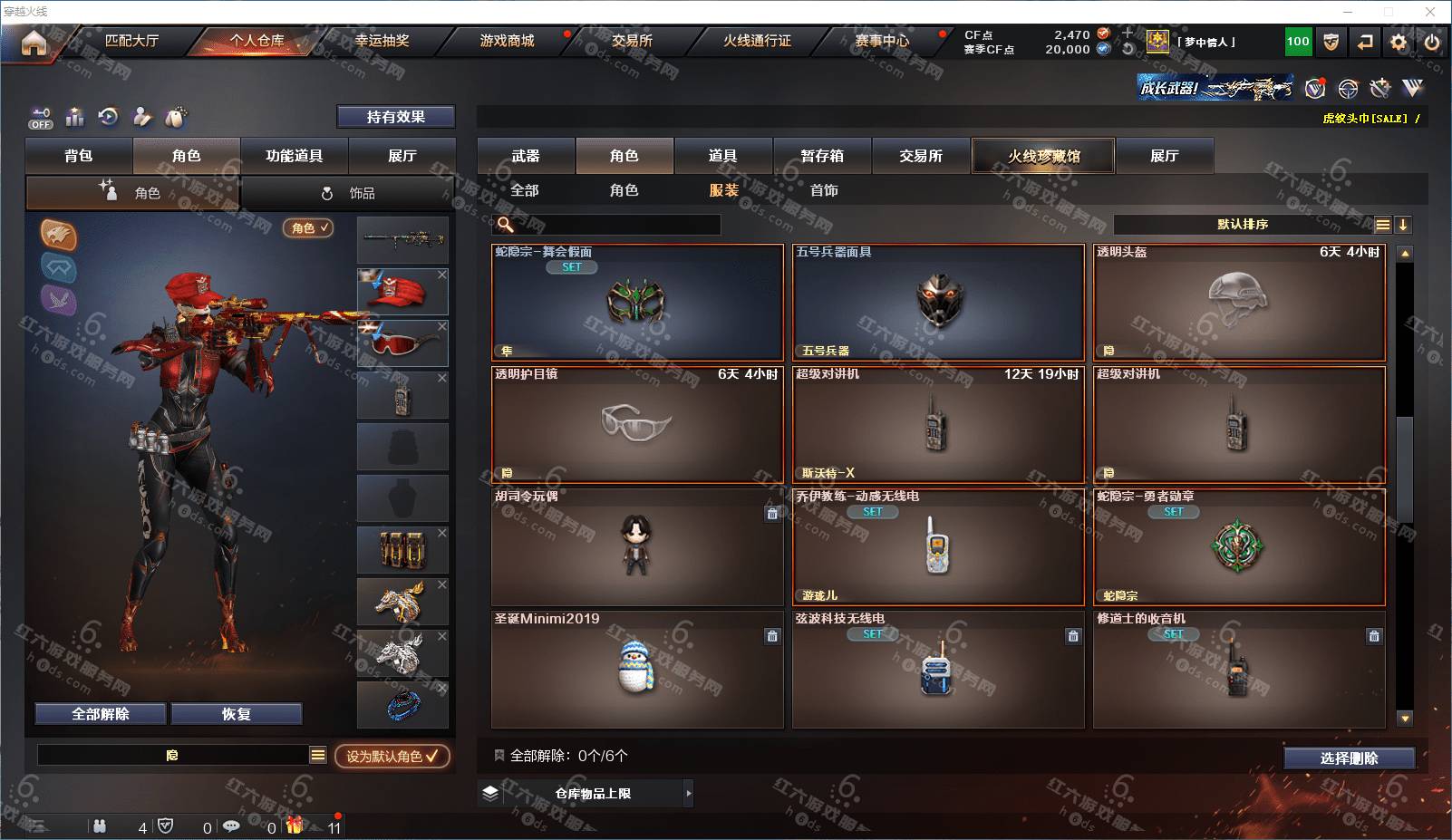This screenshot has width=1452, height=840.
Task: Click the 设为默认角色 button
Action: (x=392, y=756)
